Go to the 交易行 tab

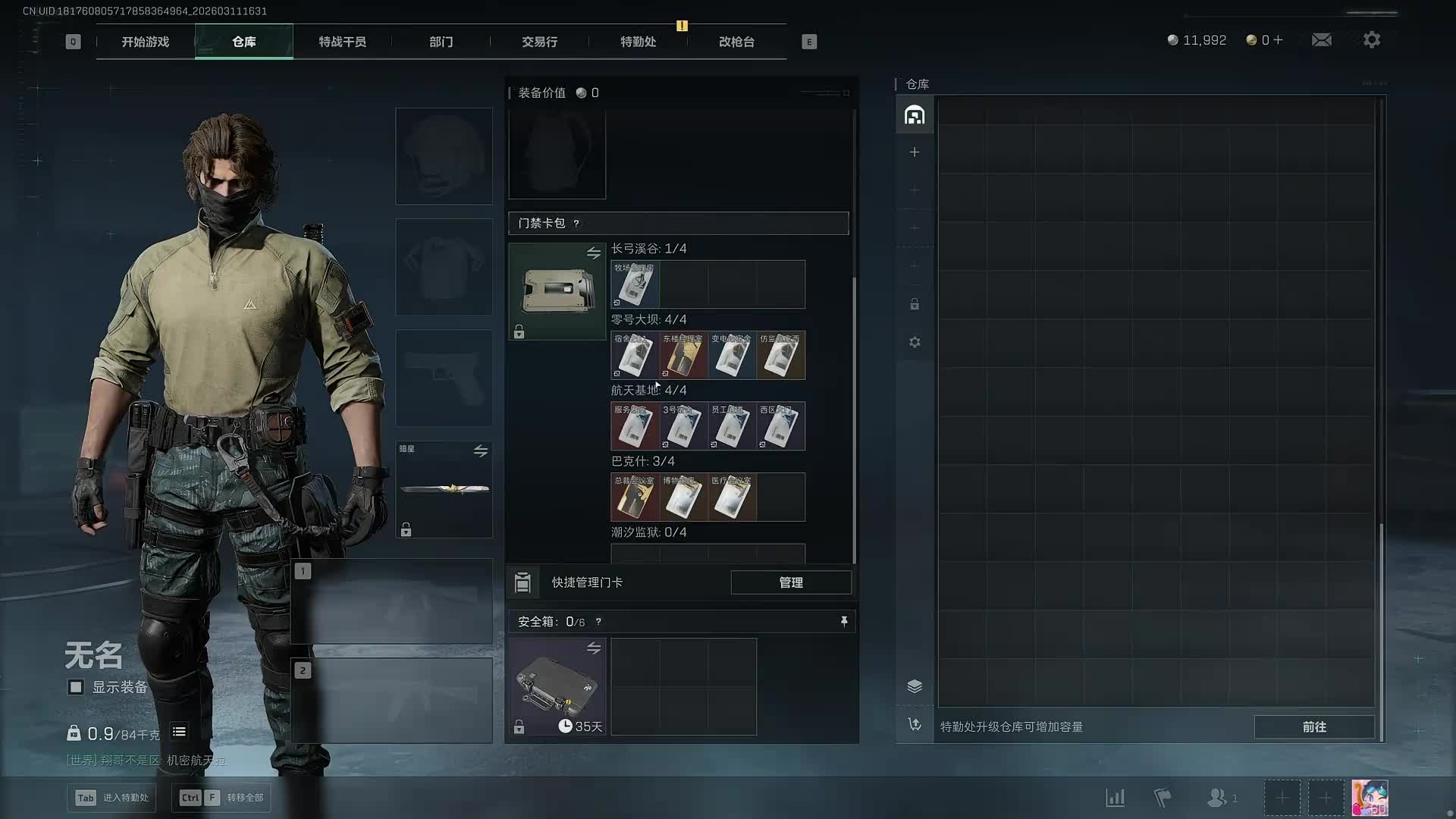[539, 42]
